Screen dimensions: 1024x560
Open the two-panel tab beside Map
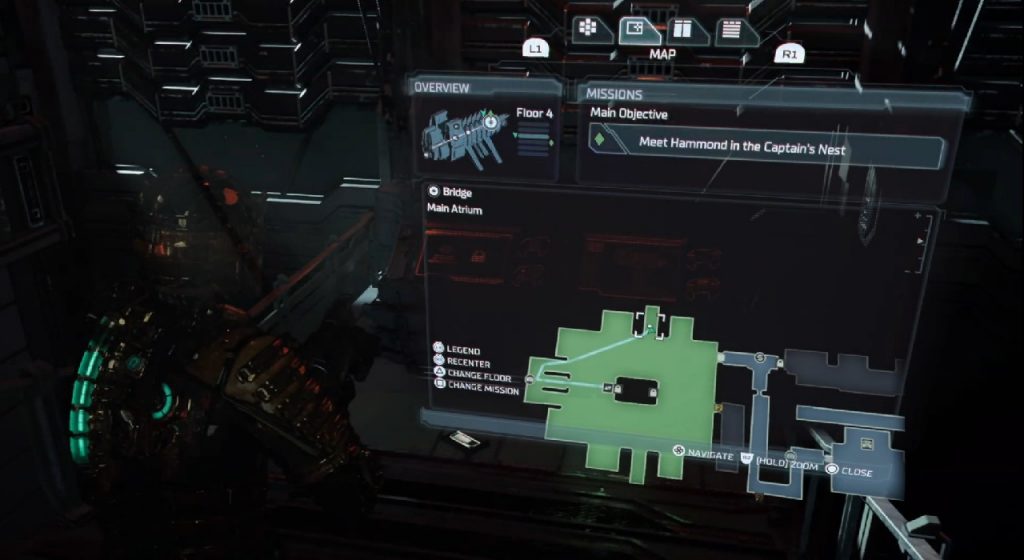tap(686, 31)
